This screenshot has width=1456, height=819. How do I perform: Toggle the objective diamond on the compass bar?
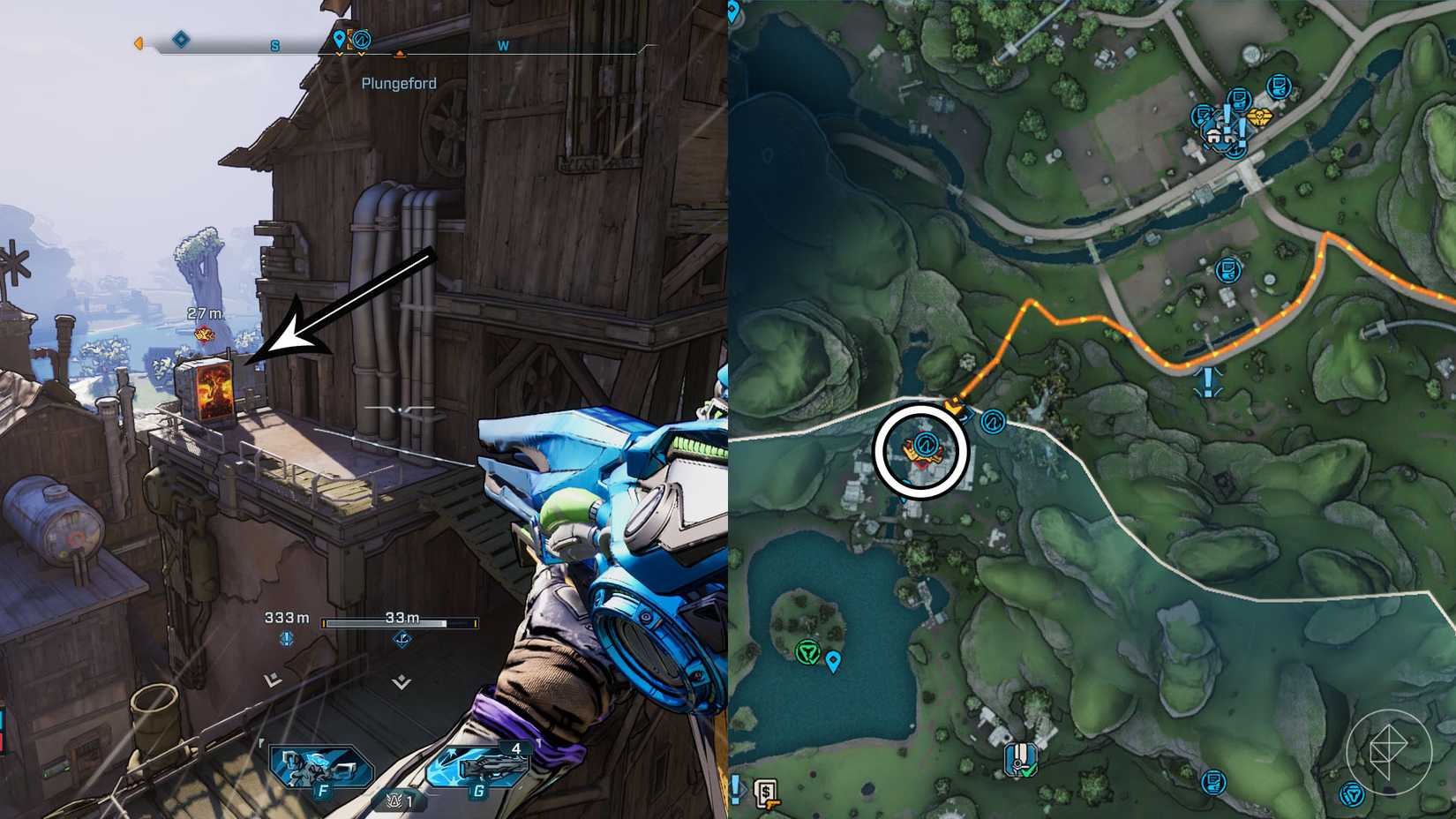pos(179,40)
